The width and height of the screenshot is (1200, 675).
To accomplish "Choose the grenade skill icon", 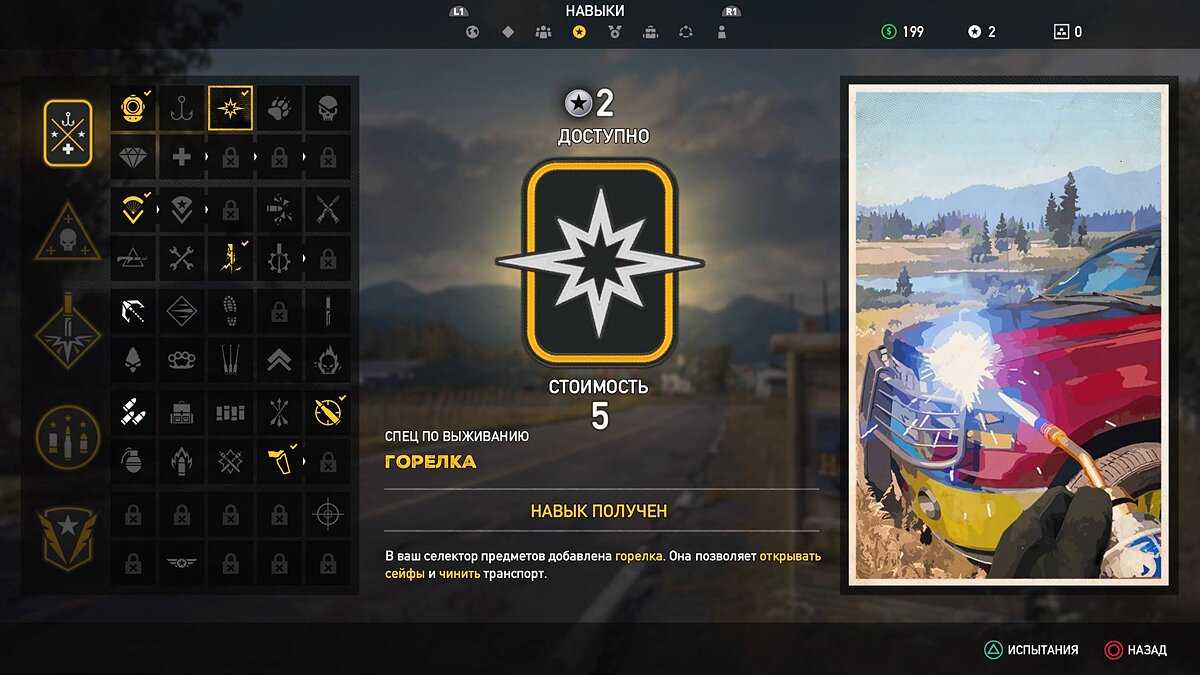I will pos(132,461).
